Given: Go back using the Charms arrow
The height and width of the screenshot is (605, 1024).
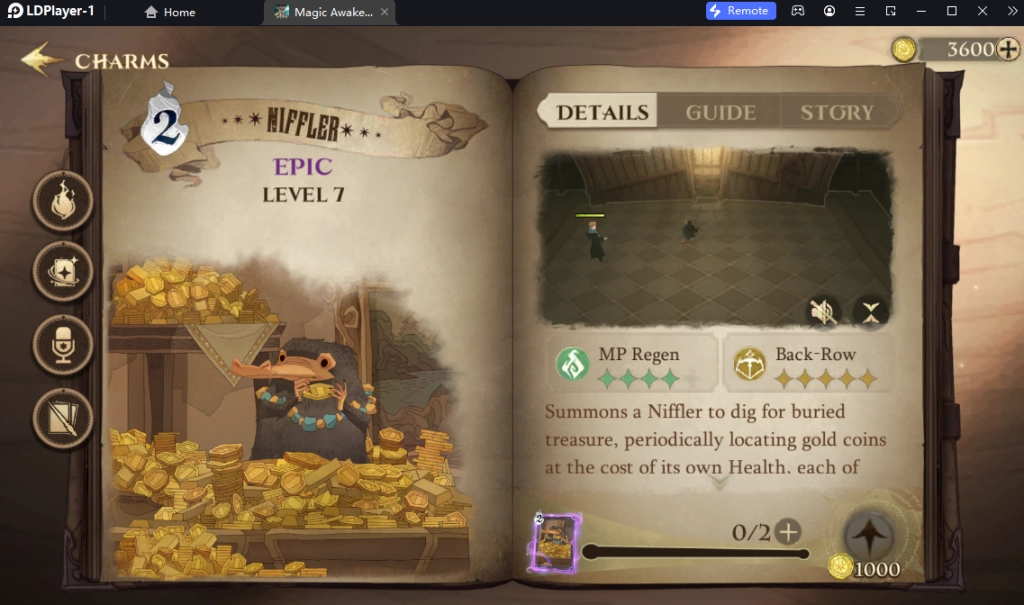Looking at the screenshot, I should [x=40, y=60].
